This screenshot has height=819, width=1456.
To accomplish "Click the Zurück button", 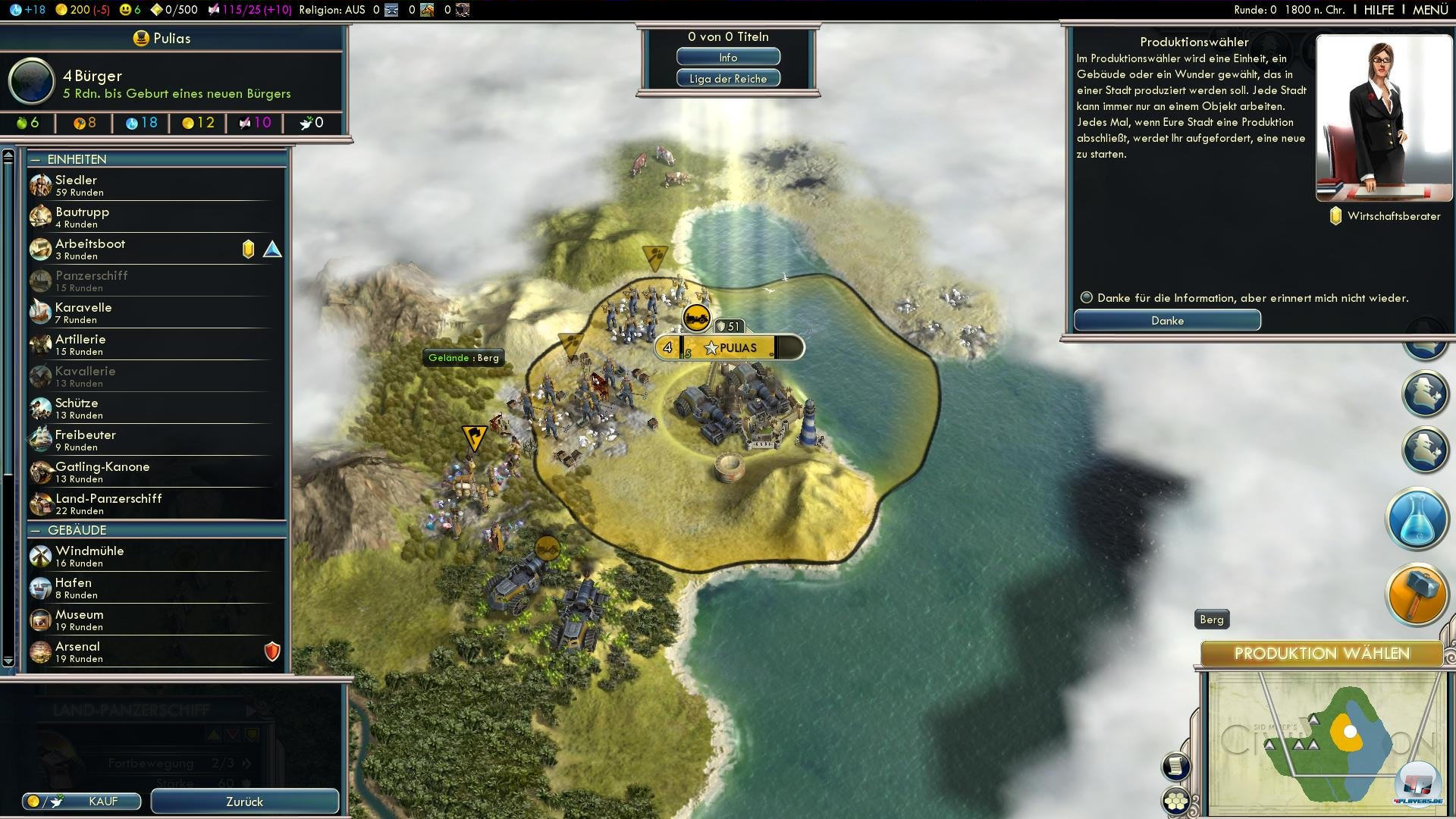I will [x=244, y=802].
